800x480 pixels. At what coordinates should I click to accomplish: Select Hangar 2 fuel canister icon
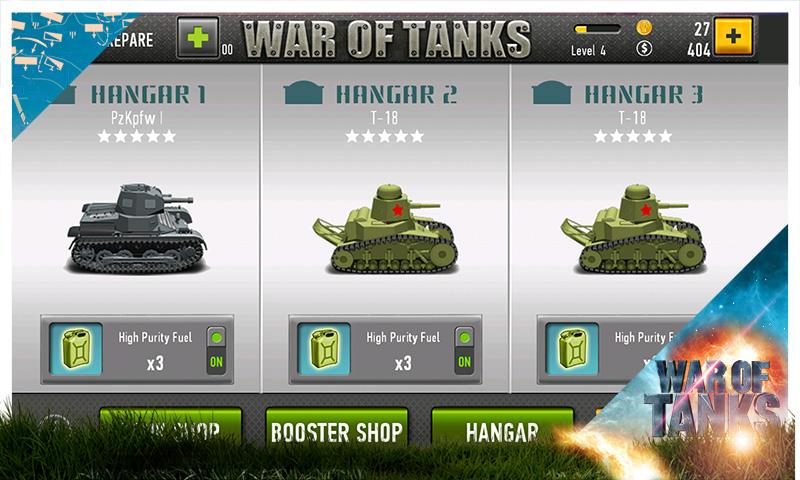point(323,349)
